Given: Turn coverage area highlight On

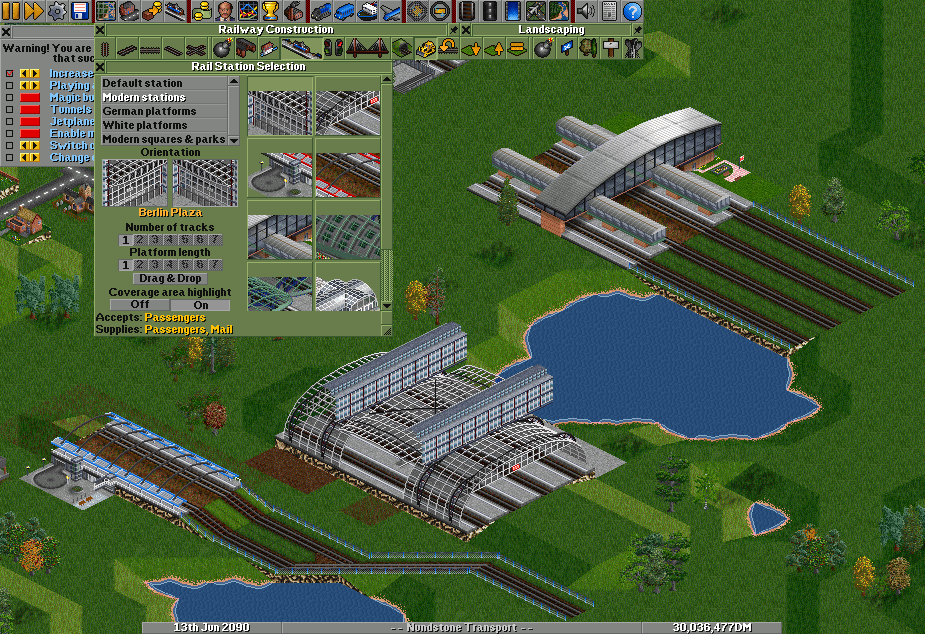Looking at the screenshot, I should tap(200, 305).
